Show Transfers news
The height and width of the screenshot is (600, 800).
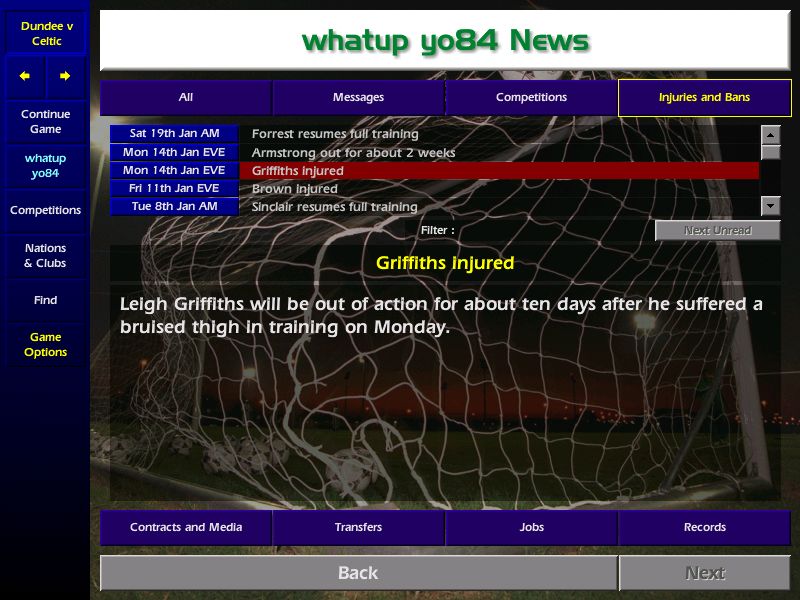(358, 527)
